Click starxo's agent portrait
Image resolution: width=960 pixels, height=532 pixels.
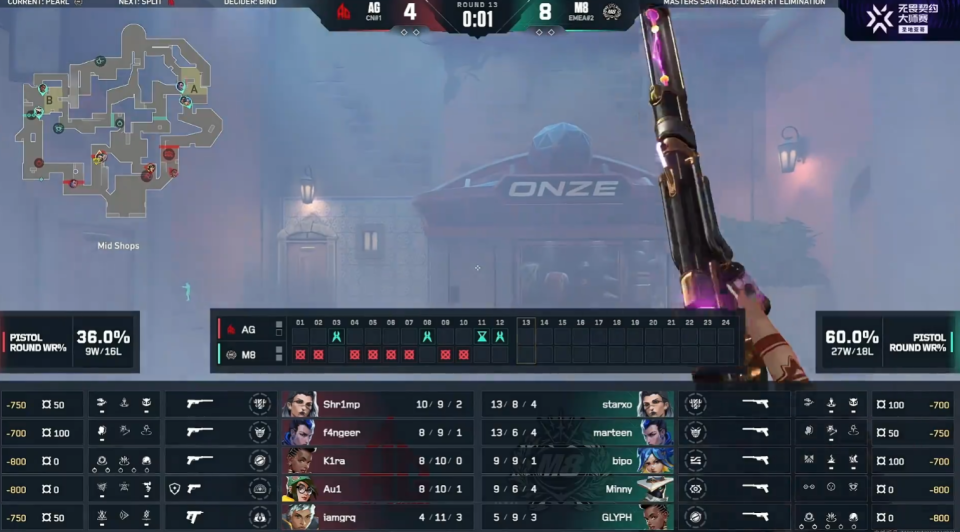click(x=655, y=404)
